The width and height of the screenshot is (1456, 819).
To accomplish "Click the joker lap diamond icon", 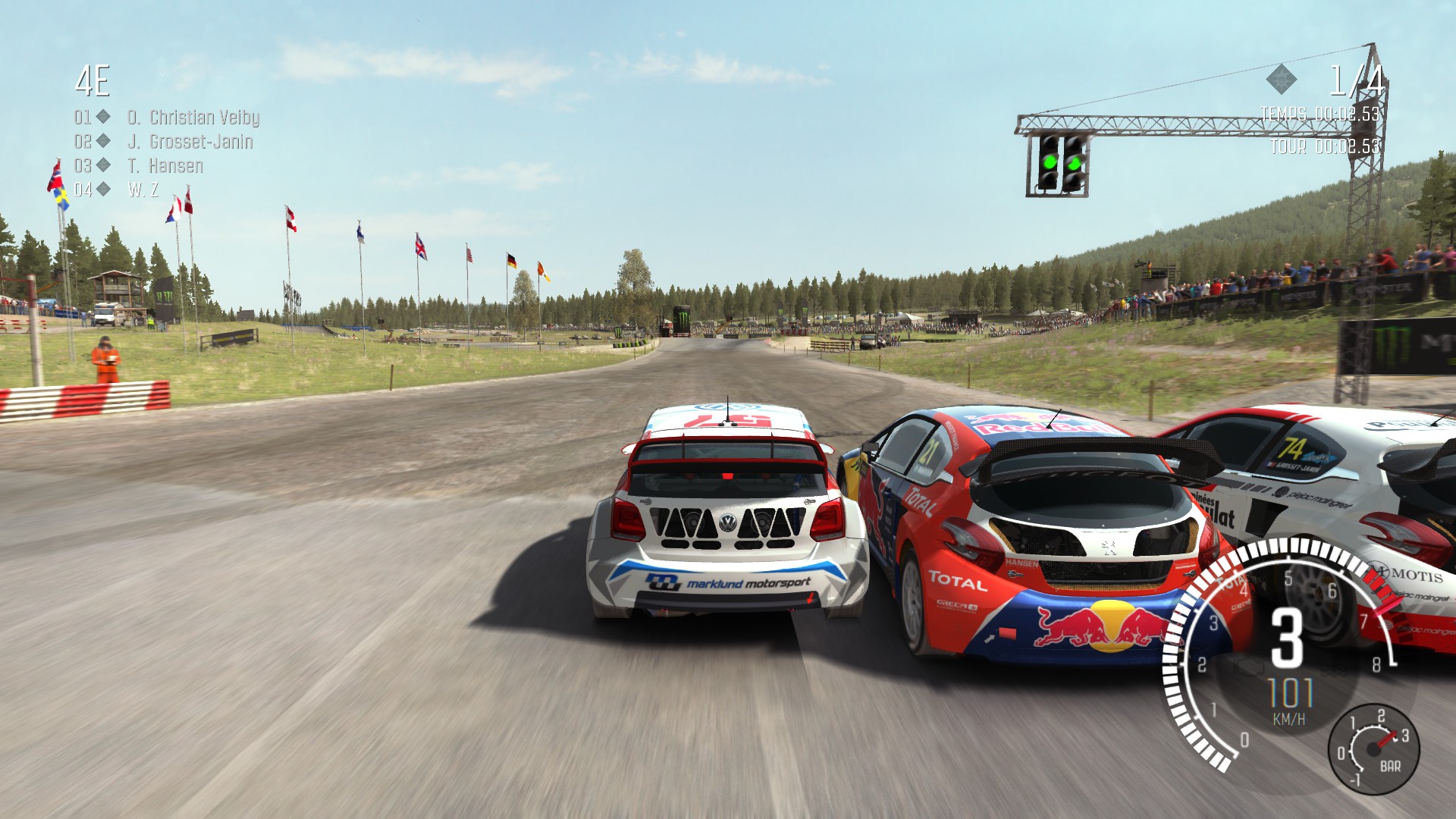I will [x=1281, y=79].
